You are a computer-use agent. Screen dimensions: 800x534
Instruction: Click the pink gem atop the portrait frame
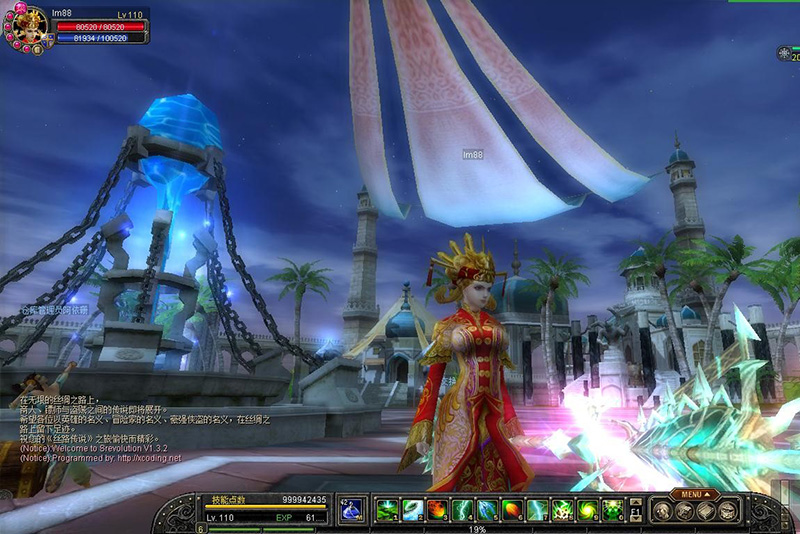[21, 7]
